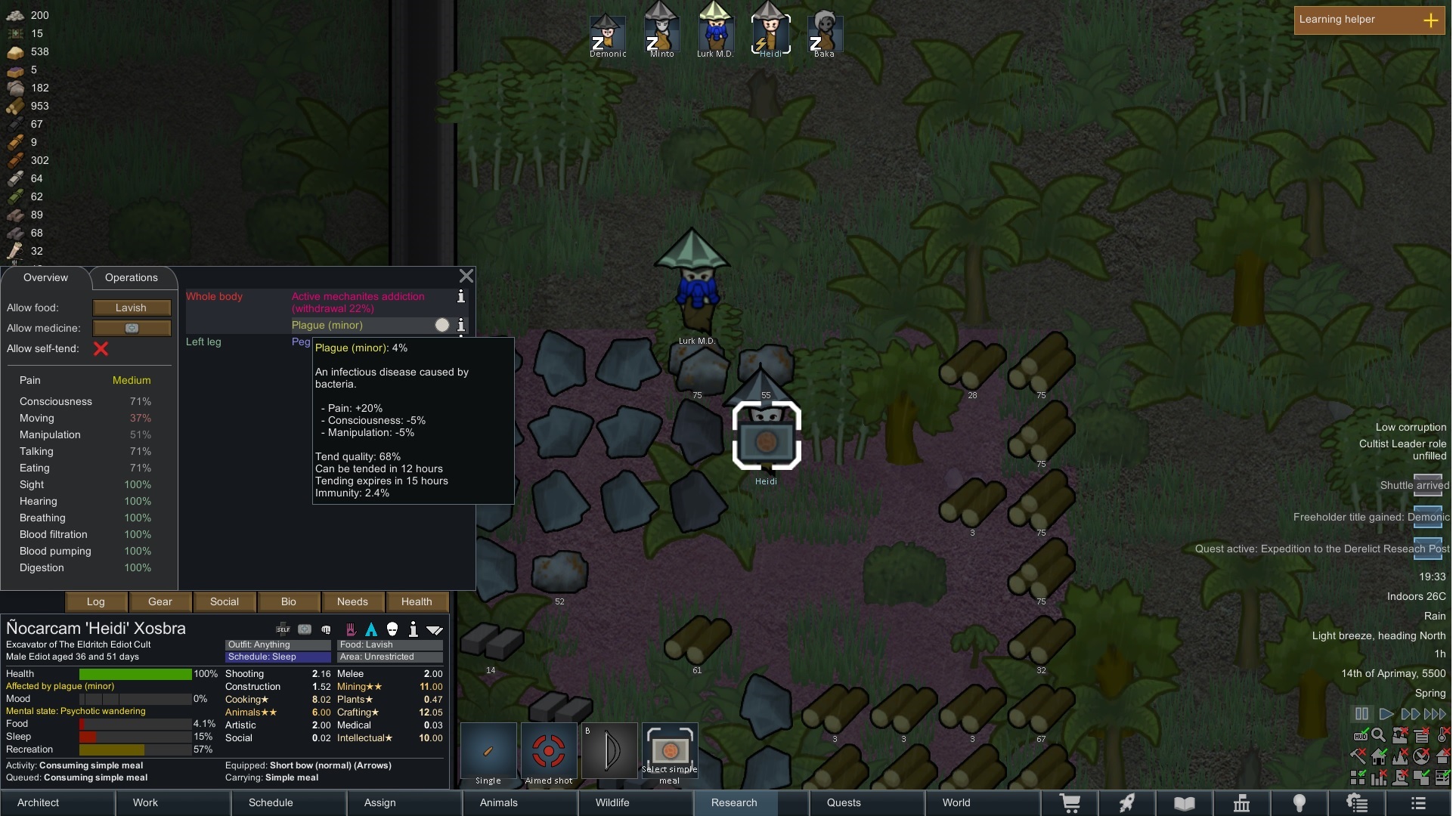The height and width of the screenshot is (816, 1456).
Task: Open the Research menu
Action: tap(733, 803)
